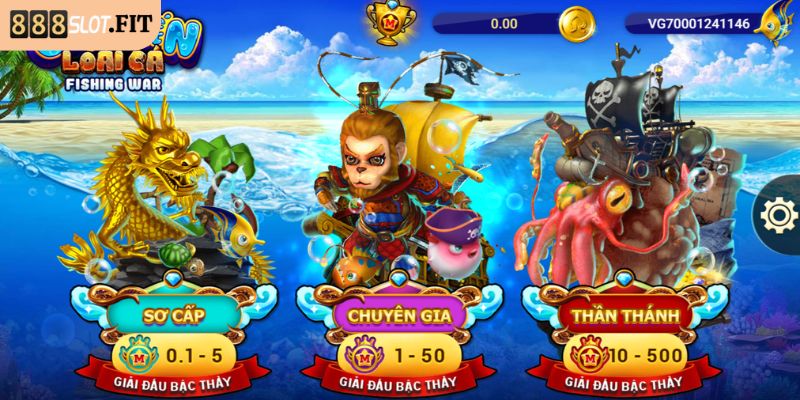Screen dimensions: 800x400
Task: Choose the Chuyên Gia expert room
Action: pos(393,316)
